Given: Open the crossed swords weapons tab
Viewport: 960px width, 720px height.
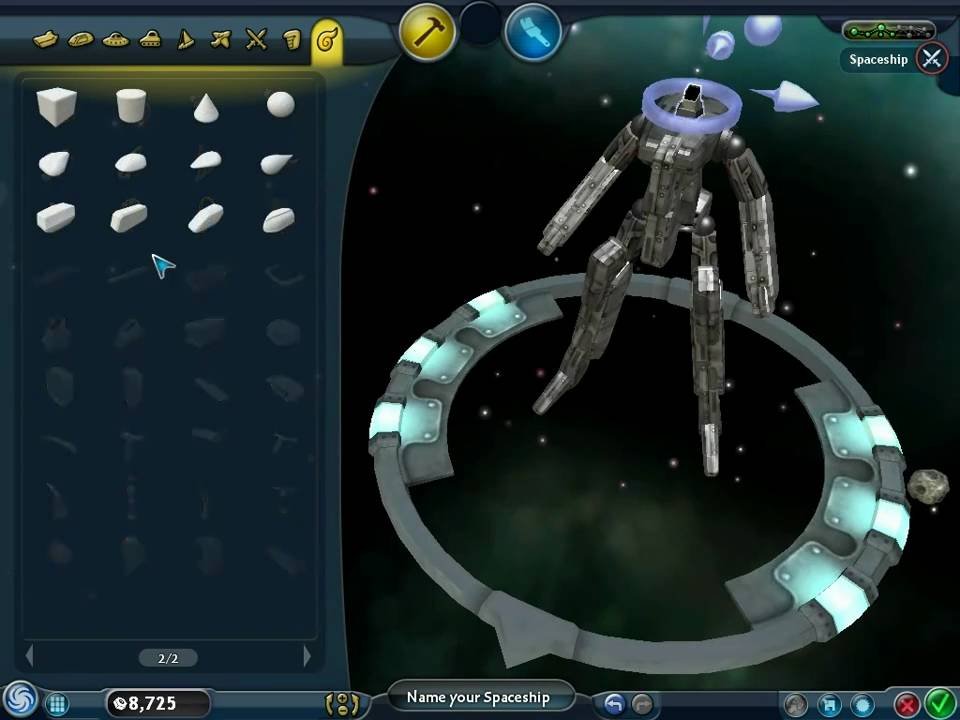Looking at the screenshot, I should [257, 40].
